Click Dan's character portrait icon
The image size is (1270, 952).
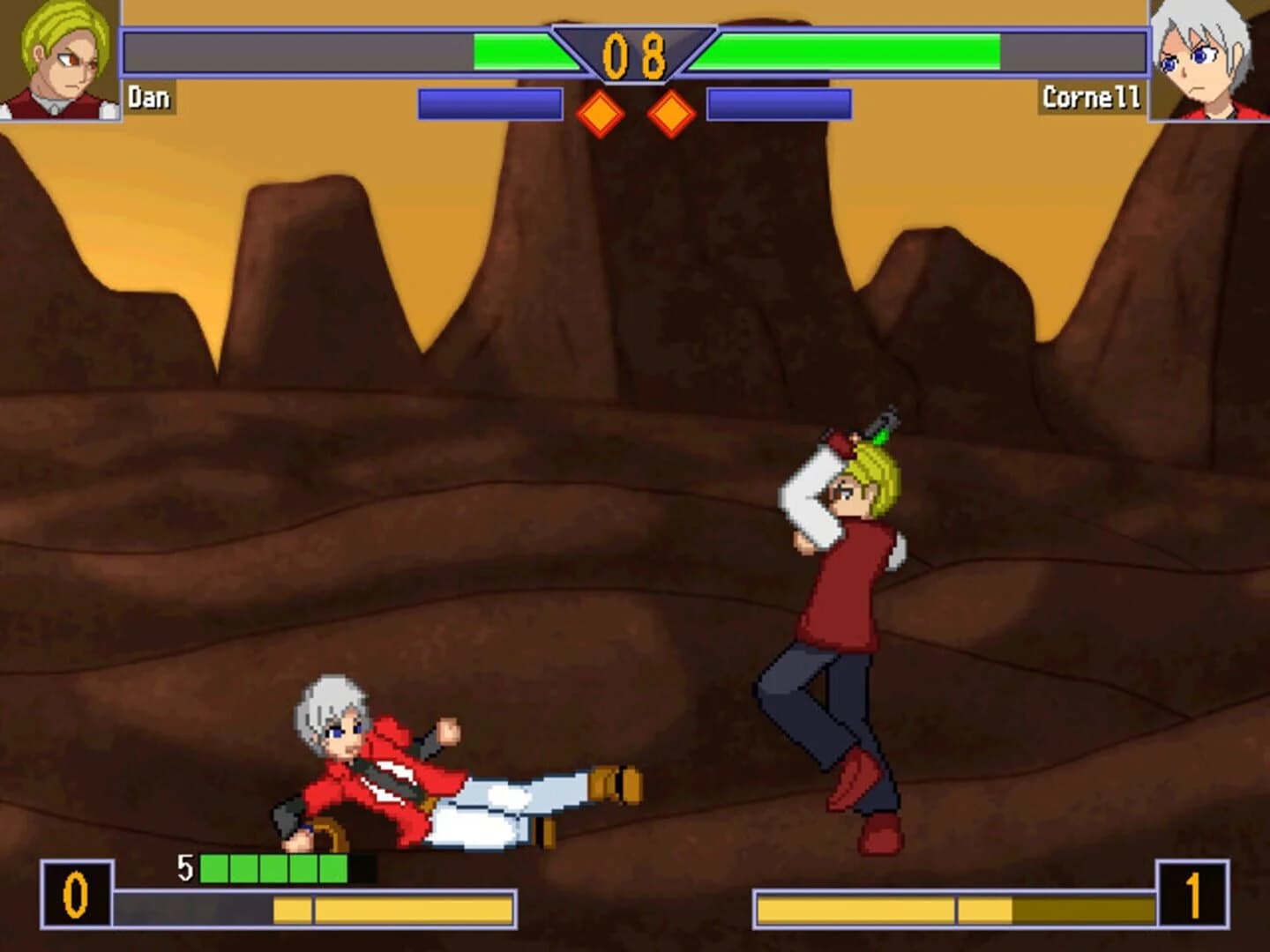pos(57,57)
